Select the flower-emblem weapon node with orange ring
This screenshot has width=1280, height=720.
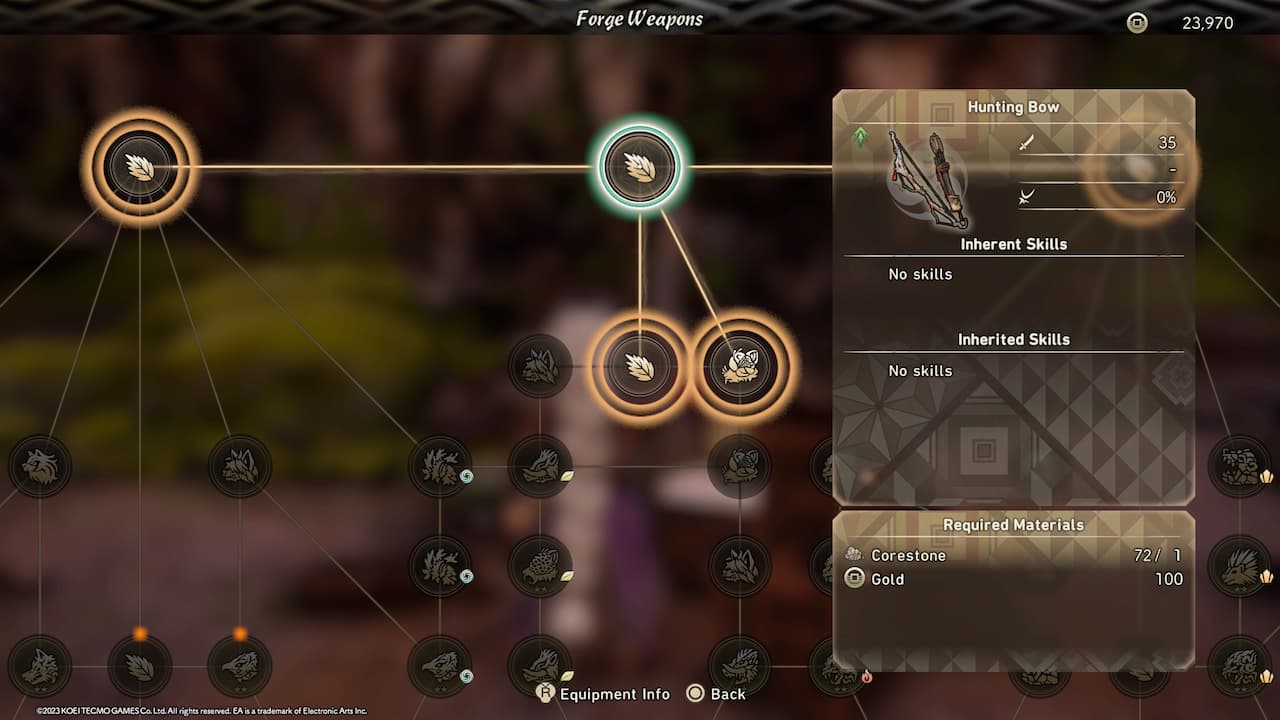tap(740, 368)
